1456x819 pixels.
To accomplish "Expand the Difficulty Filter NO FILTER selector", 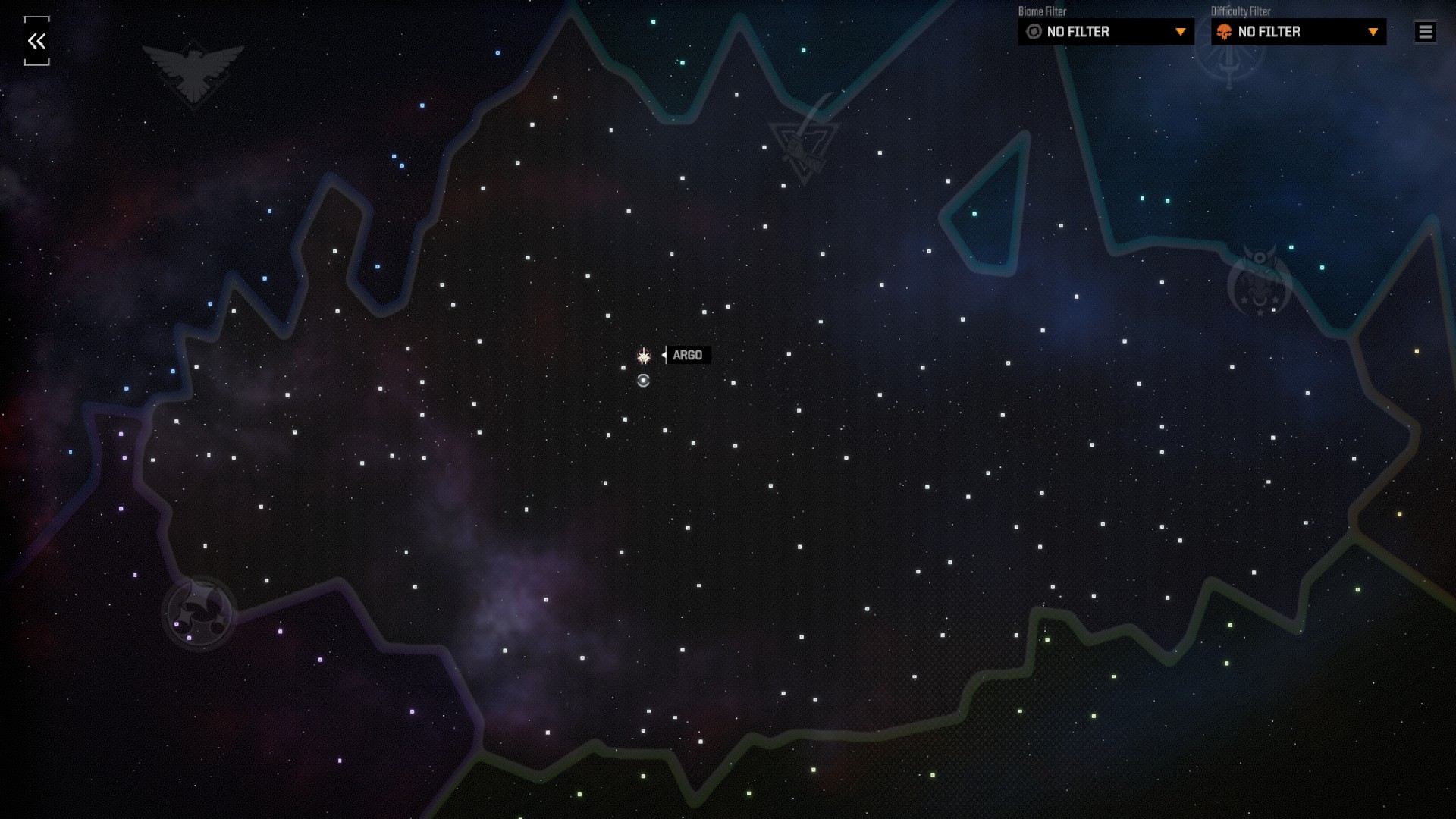I will [x=1298, y=32].
